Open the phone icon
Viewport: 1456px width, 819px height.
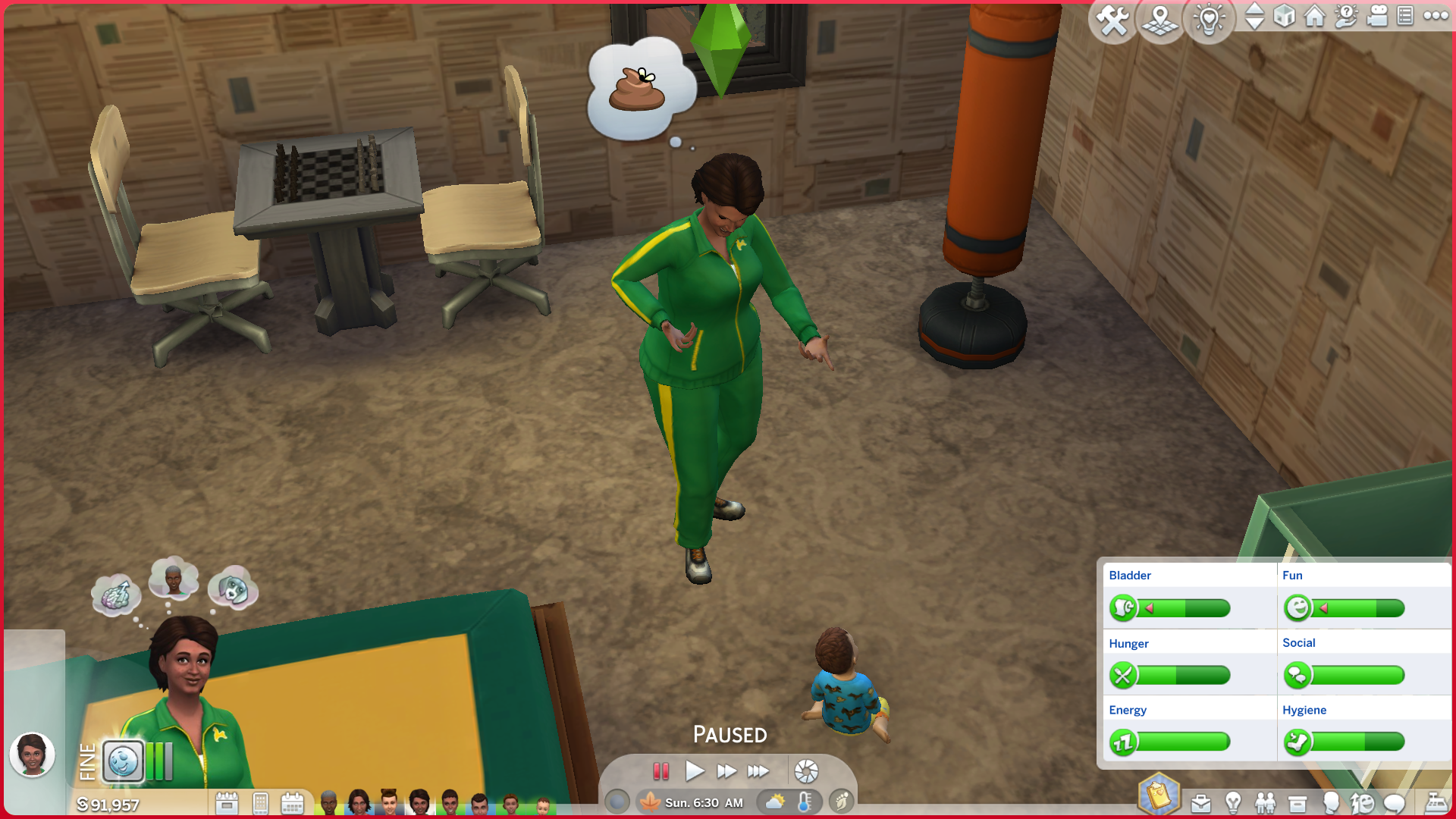(260, 803)
